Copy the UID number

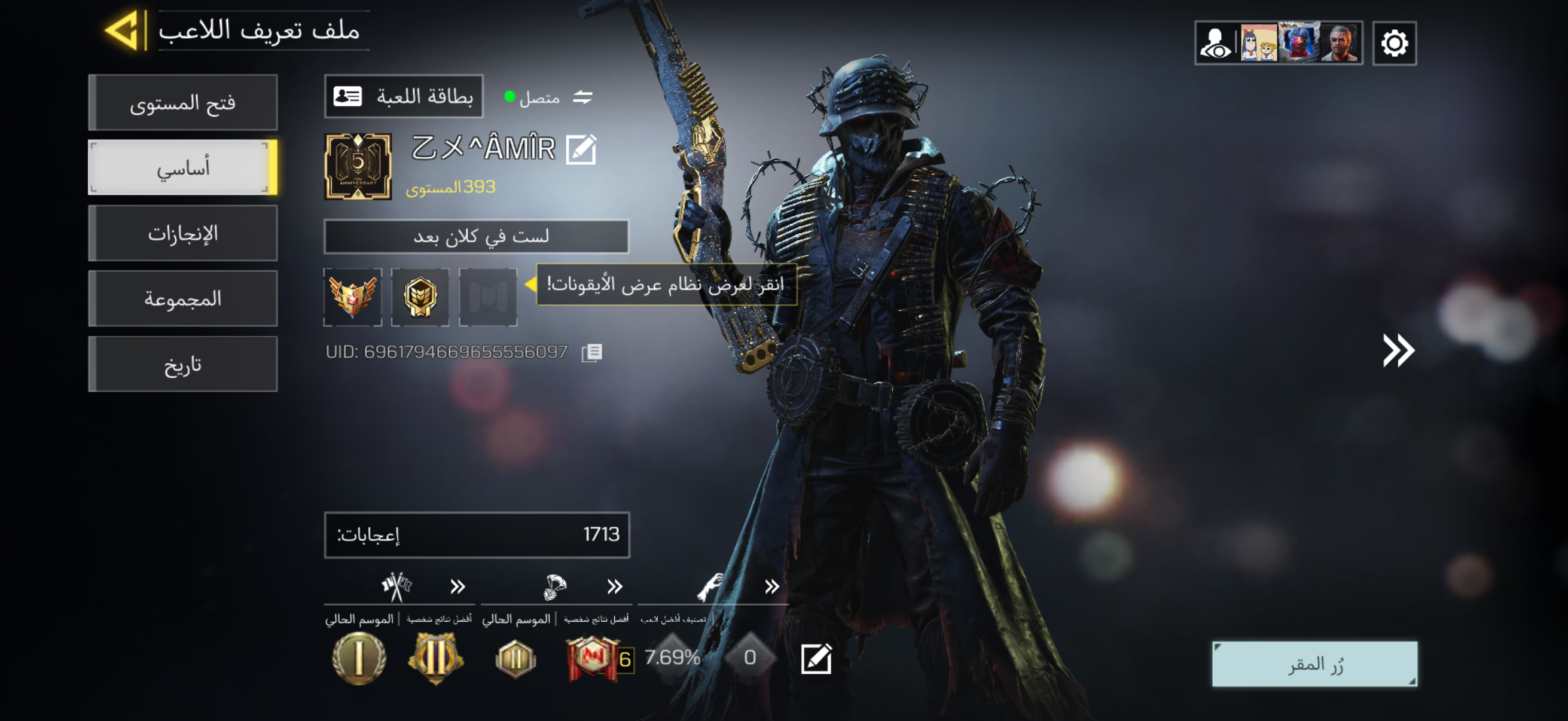591,353
